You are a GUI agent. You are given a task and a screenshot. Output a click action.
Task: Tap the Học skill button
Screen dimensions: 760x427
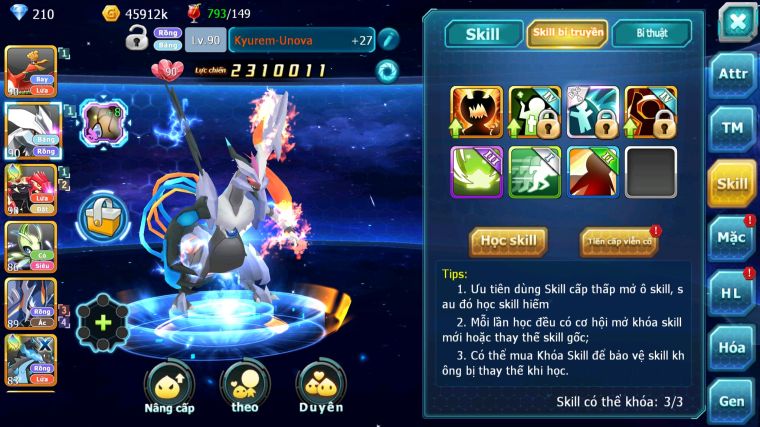[x=509, y=240]
